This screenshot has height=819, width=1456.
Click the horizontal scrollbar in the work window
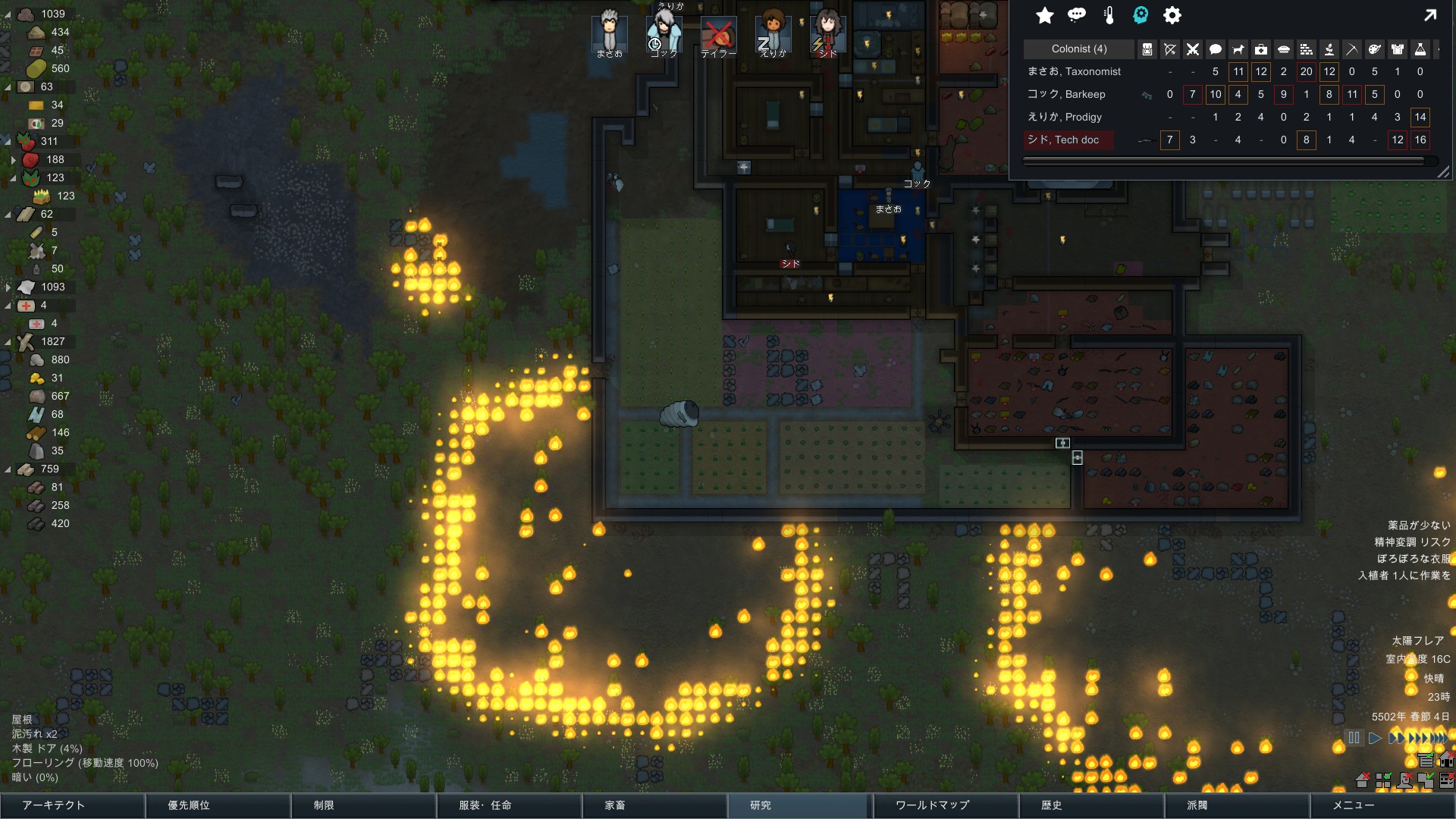[1228, 161]
